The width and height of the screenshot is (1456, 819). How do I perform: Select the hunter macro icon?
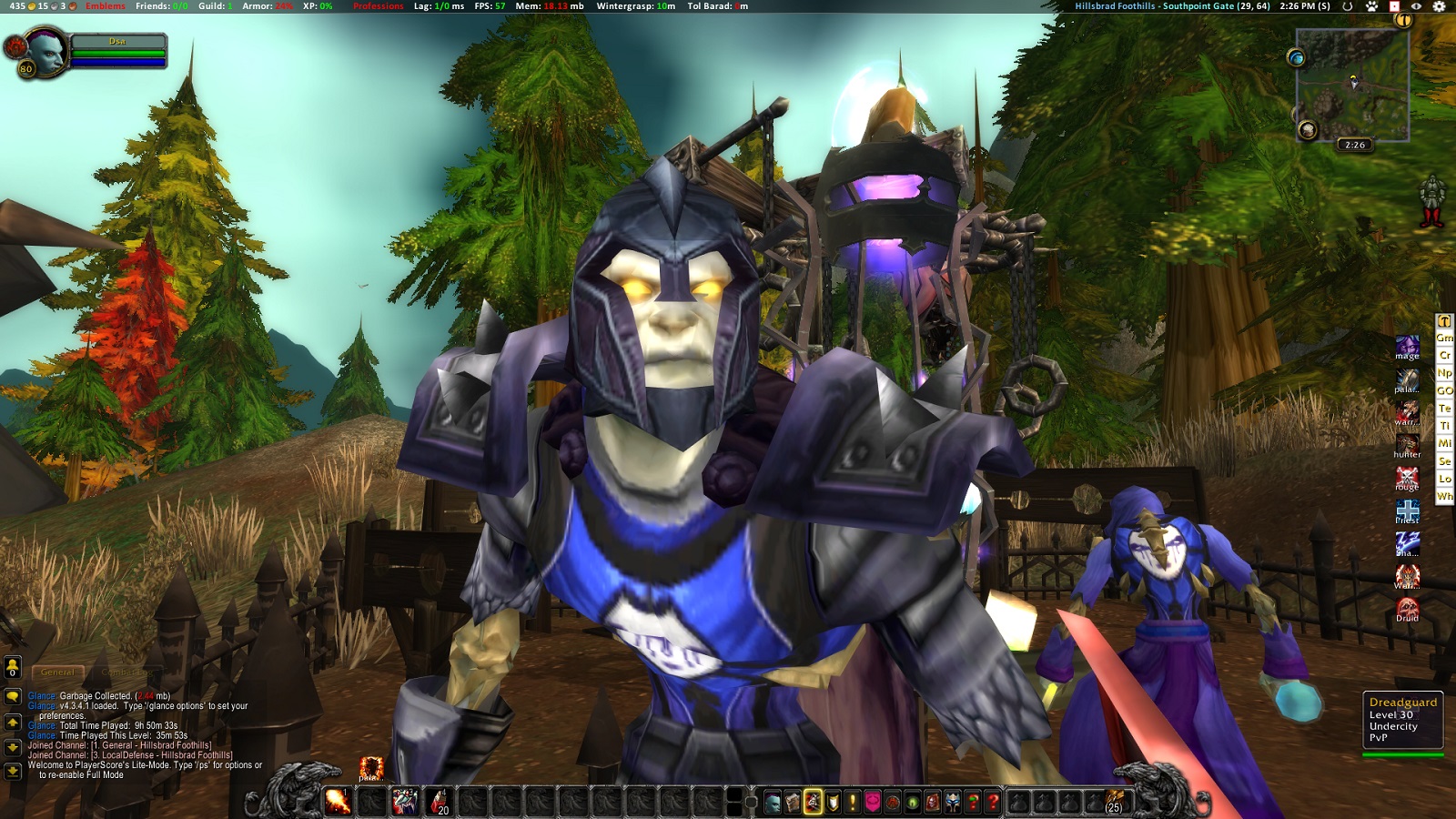click(x=1407, y=445)
